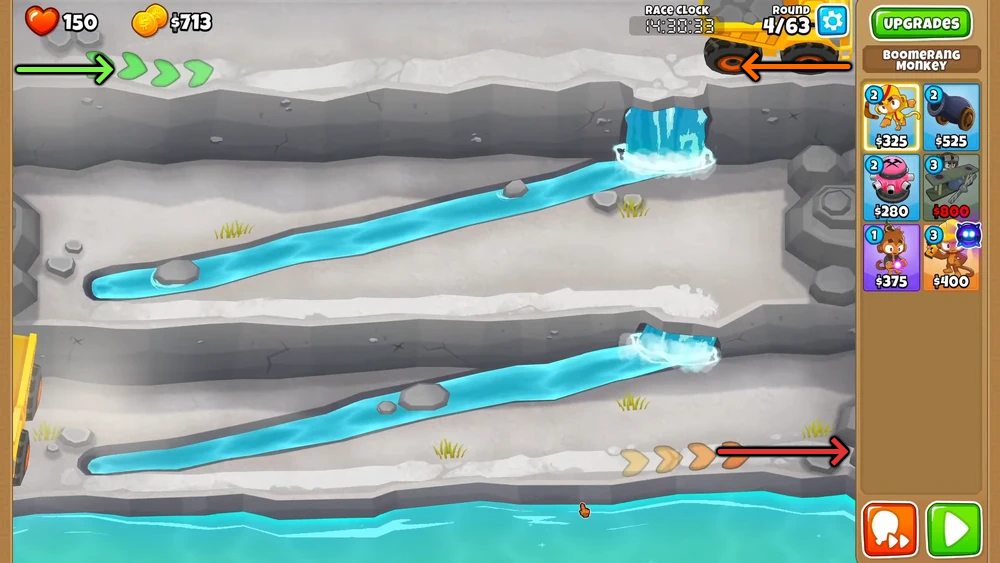Send the next round early with the orange button
This screenshot has height=563, width=1000.
click(x=890, y=530)
